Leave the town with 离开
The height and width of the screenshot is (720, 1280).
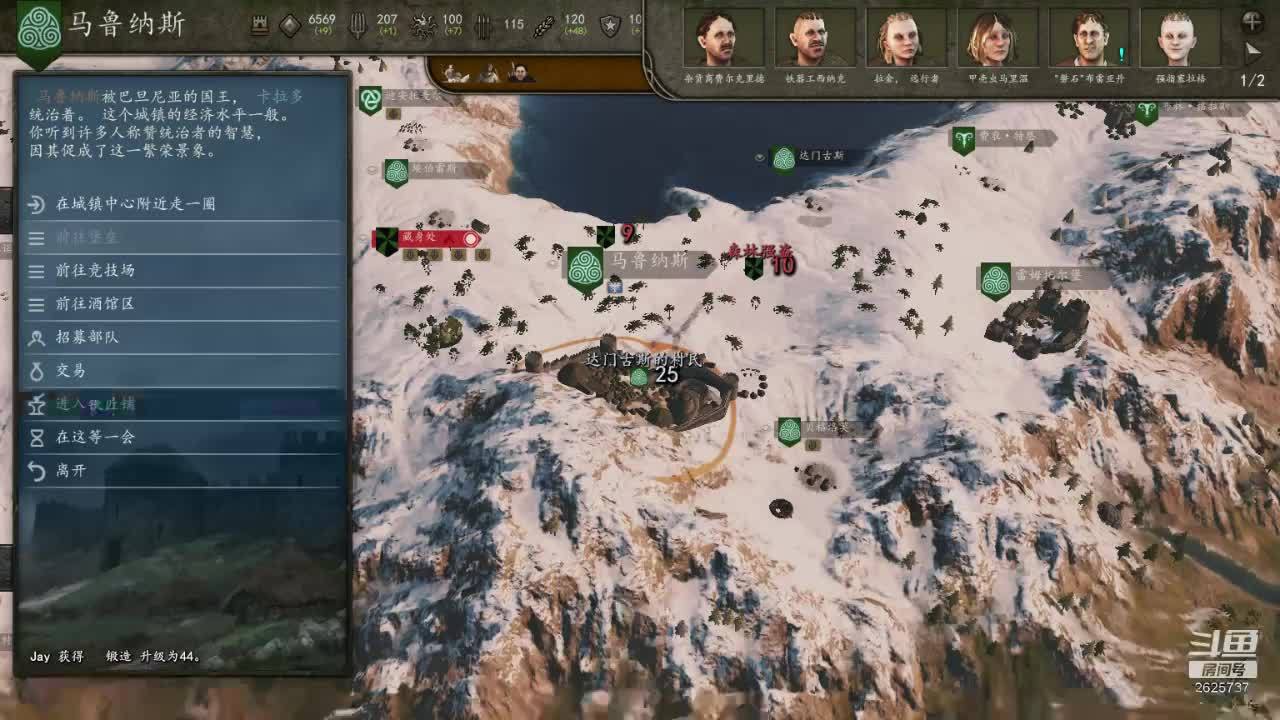pyautogui.click(x=70, y=470)
